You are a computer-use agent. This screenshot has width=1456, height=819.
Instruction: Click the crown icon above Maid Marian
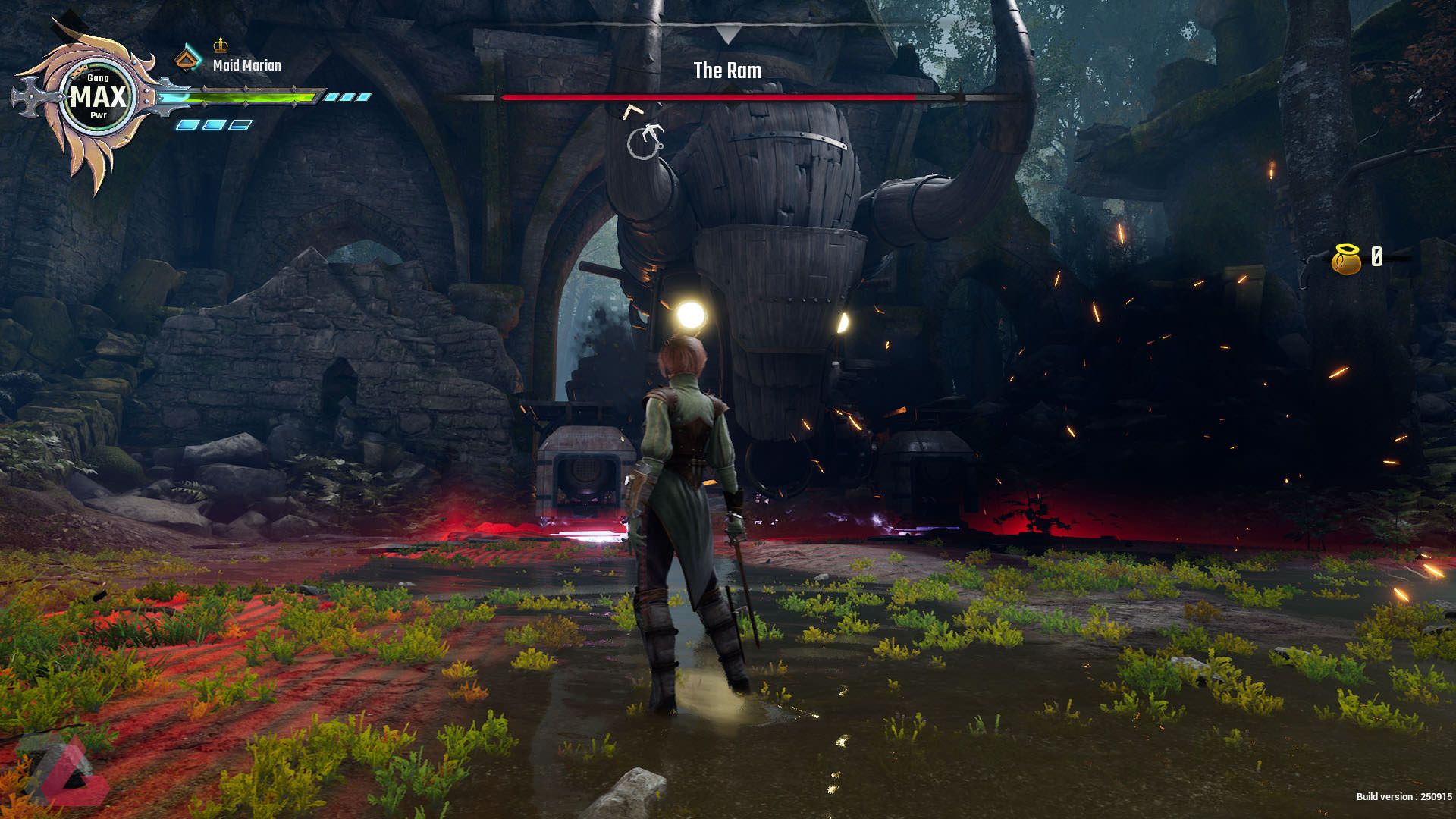coord(221,44)
